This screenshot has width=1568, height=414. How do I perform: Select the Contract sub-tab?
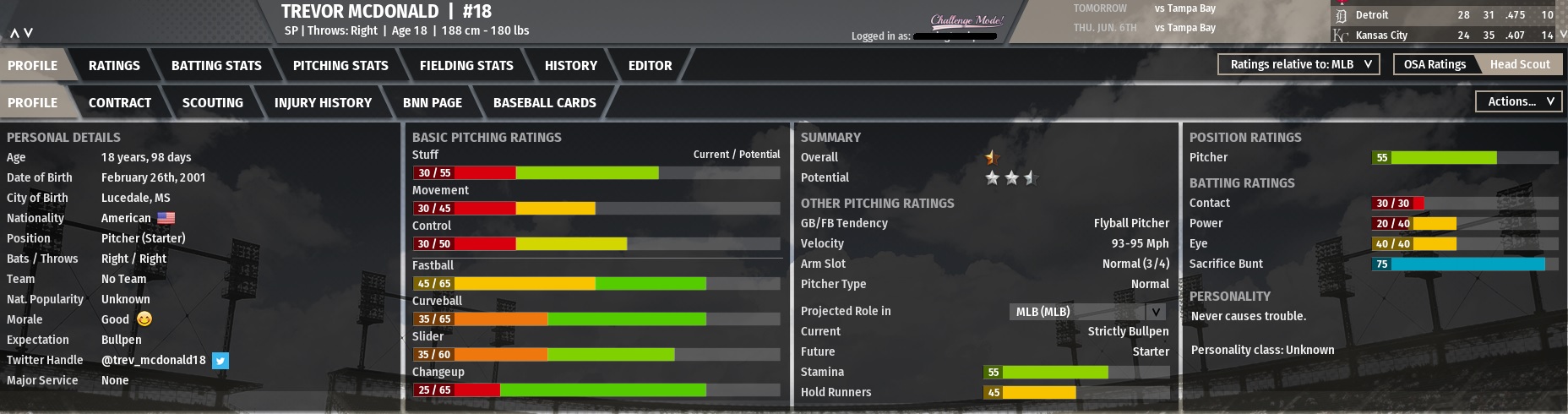click(120, 103)
